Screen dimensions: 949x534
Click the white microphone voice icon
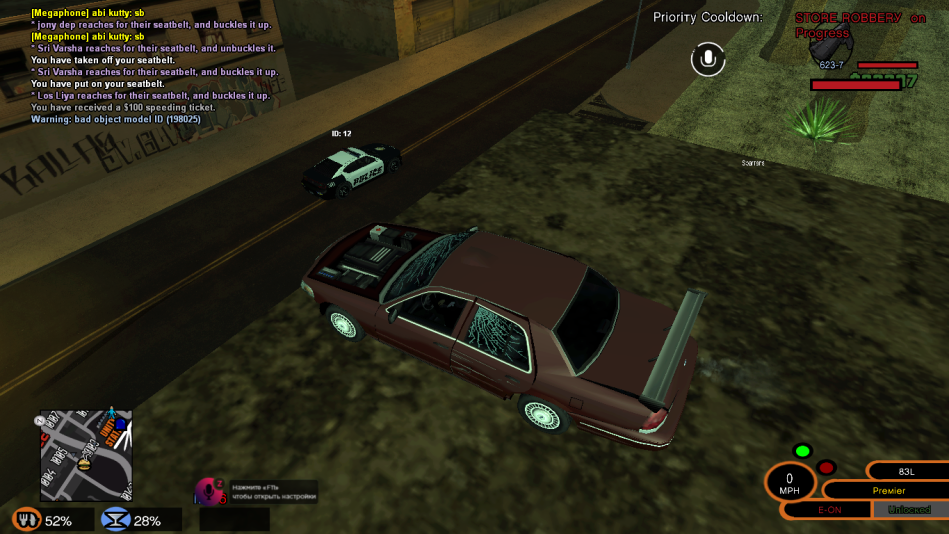tap(708, 59)
